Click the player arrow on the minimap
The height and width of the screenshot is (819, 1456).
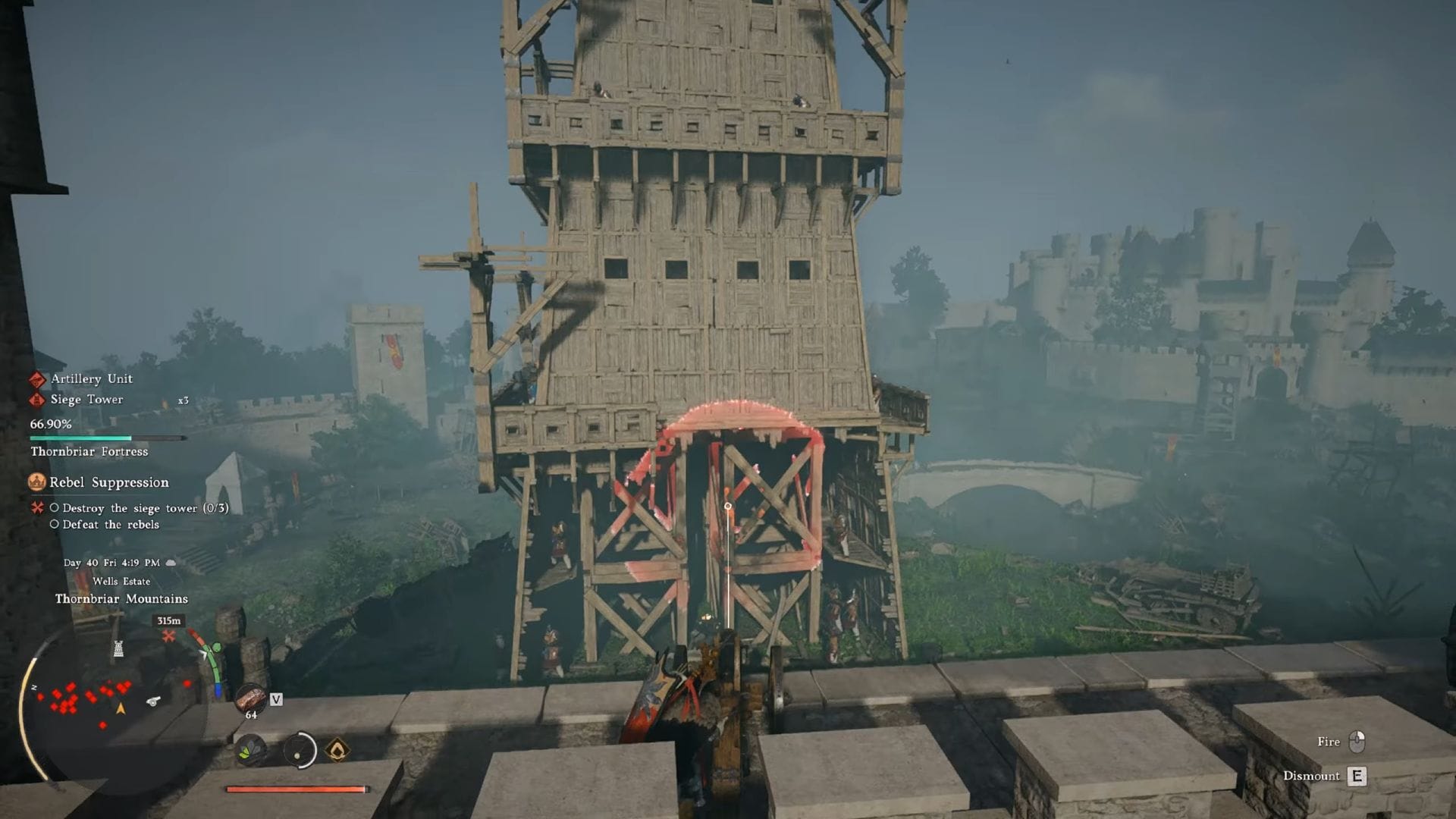[119, 708]
